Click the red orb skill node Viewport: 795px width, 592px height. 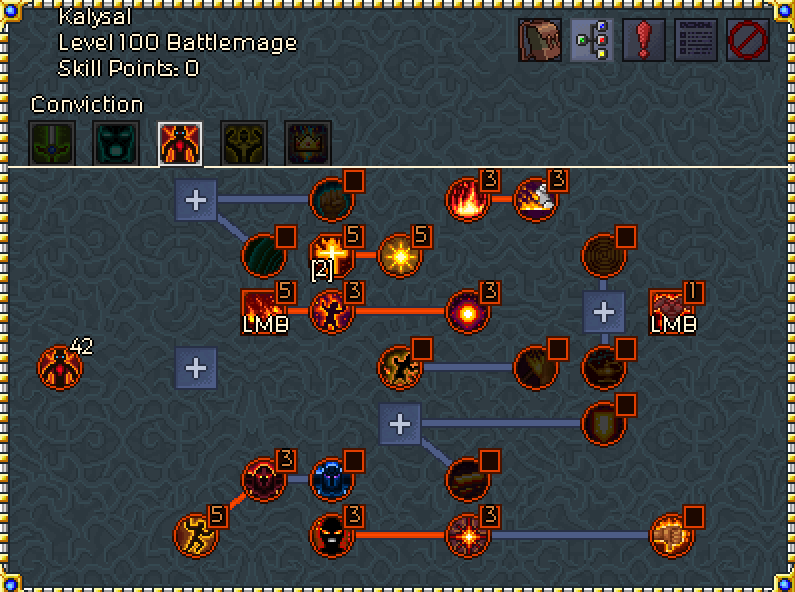click(466, 310)
